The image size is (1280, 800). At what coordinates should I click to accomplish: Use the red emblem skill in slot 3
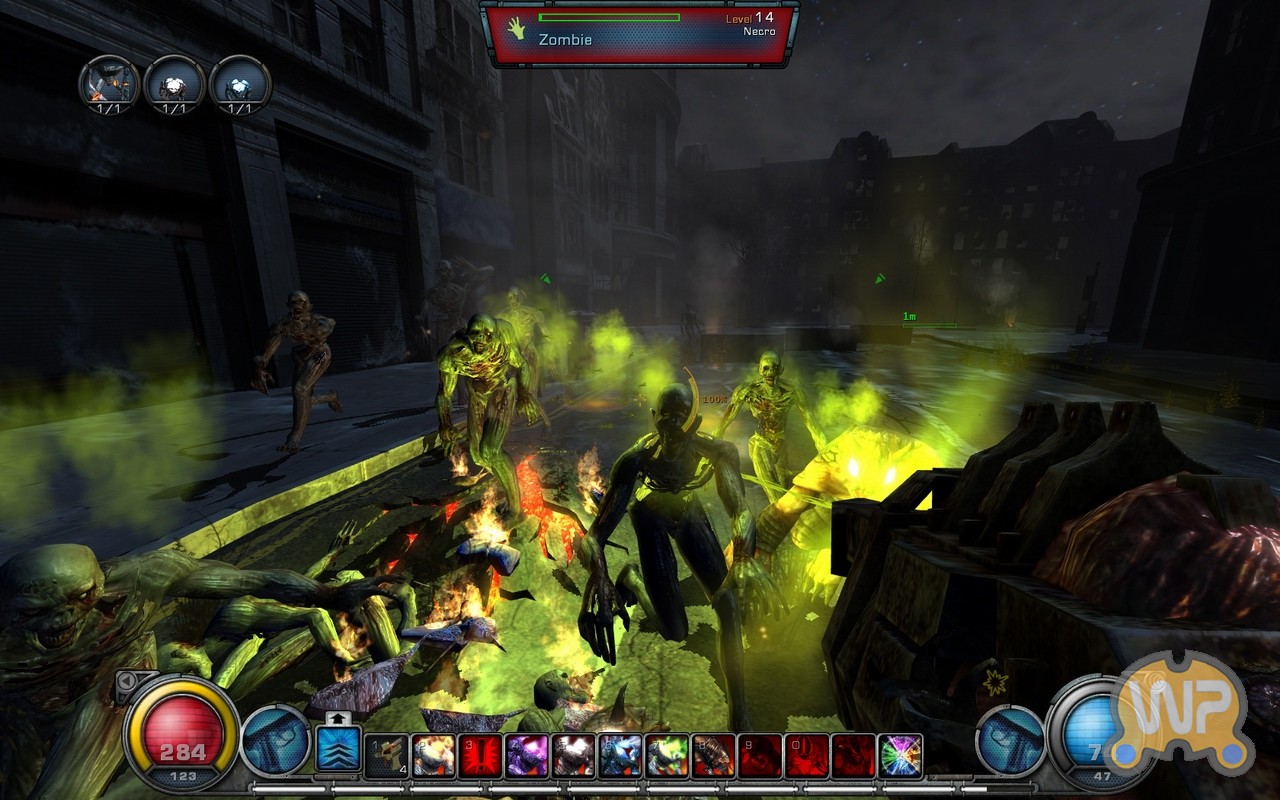coord(480,755)
